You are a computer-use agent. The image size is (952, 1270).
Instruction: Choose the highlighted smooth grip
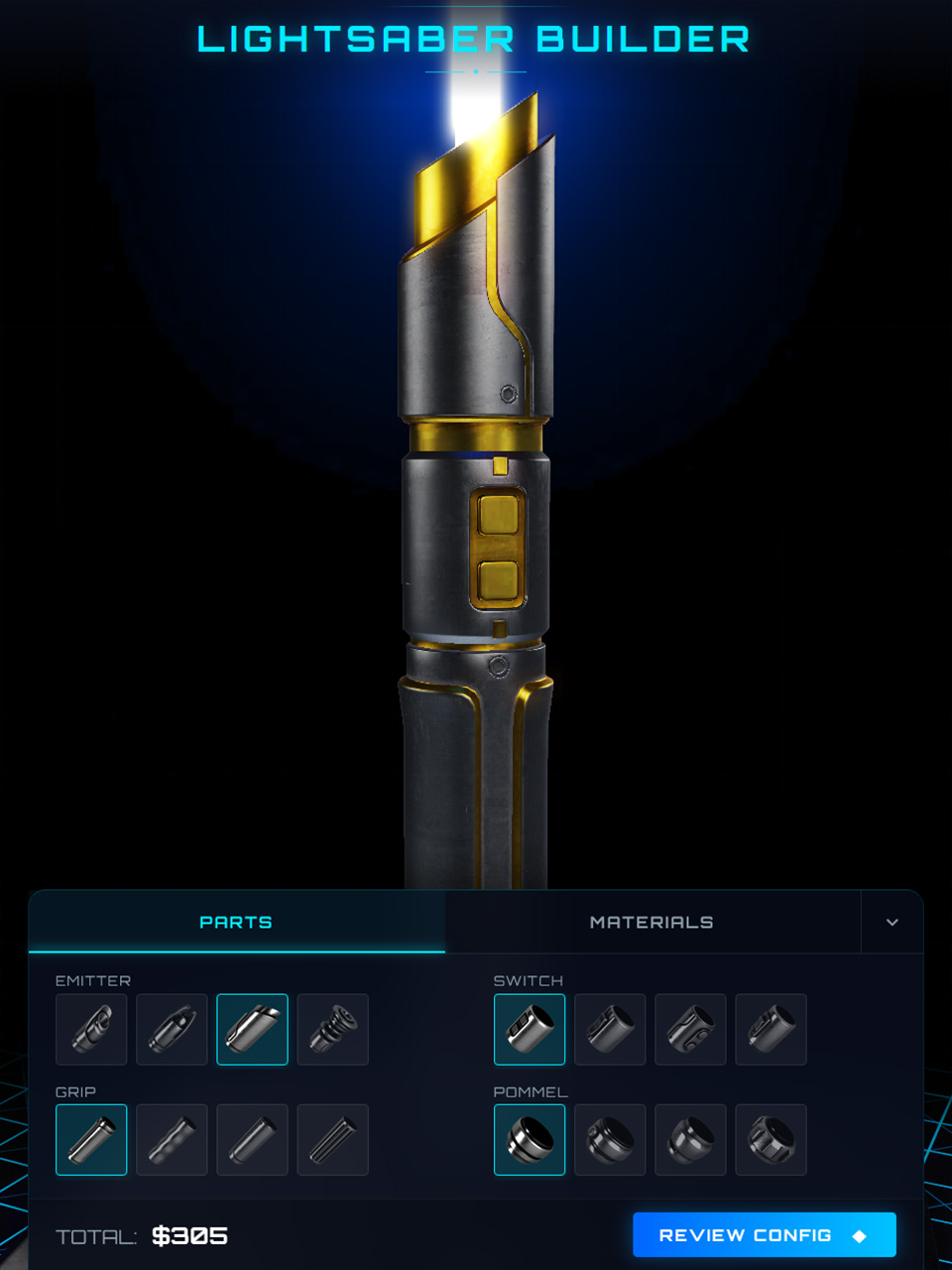click(91, 1140)
